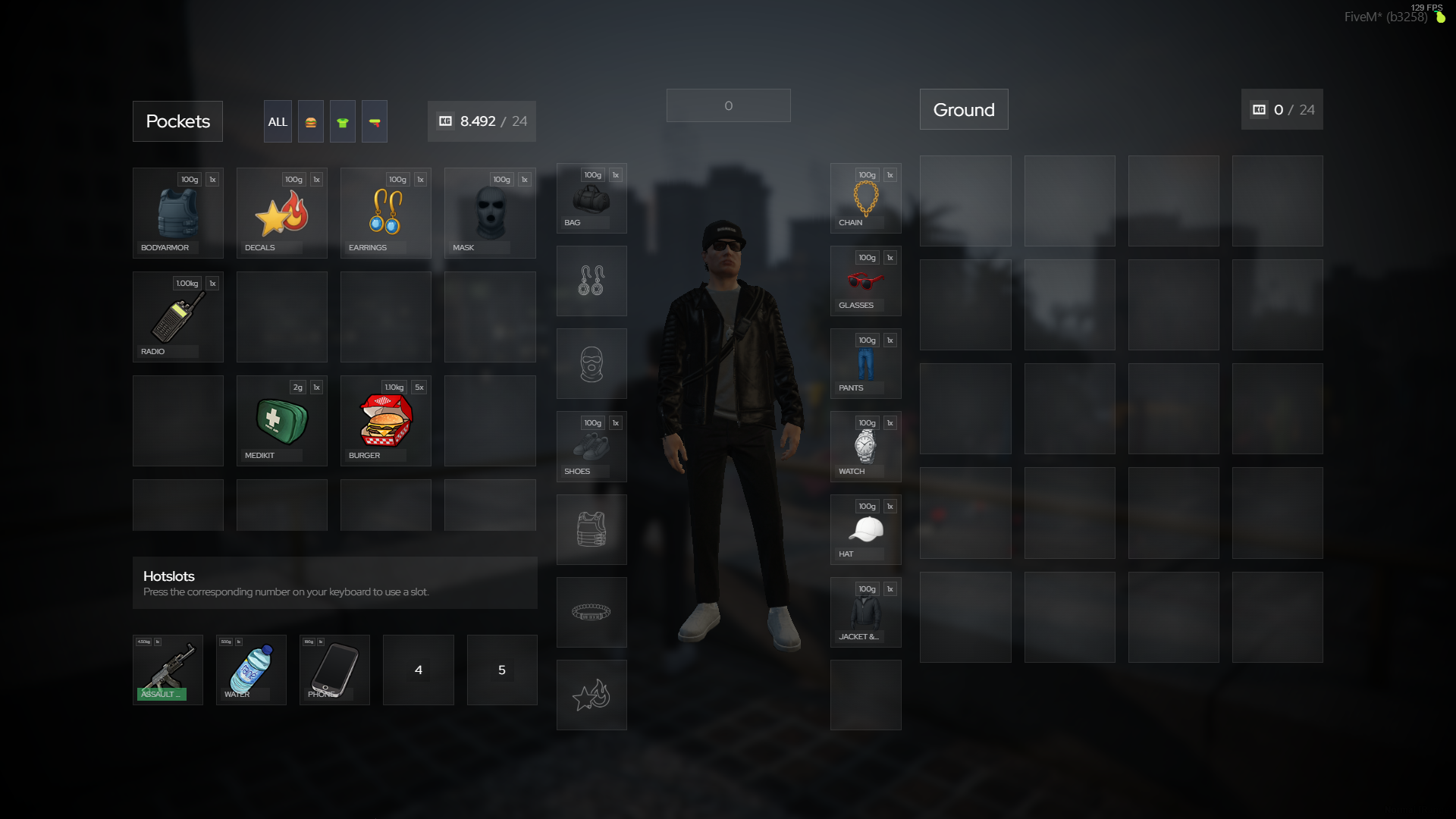This screenshot has width=1456, height=819.
Task: Click the MEDIKIT item
Action: (281, 420)
